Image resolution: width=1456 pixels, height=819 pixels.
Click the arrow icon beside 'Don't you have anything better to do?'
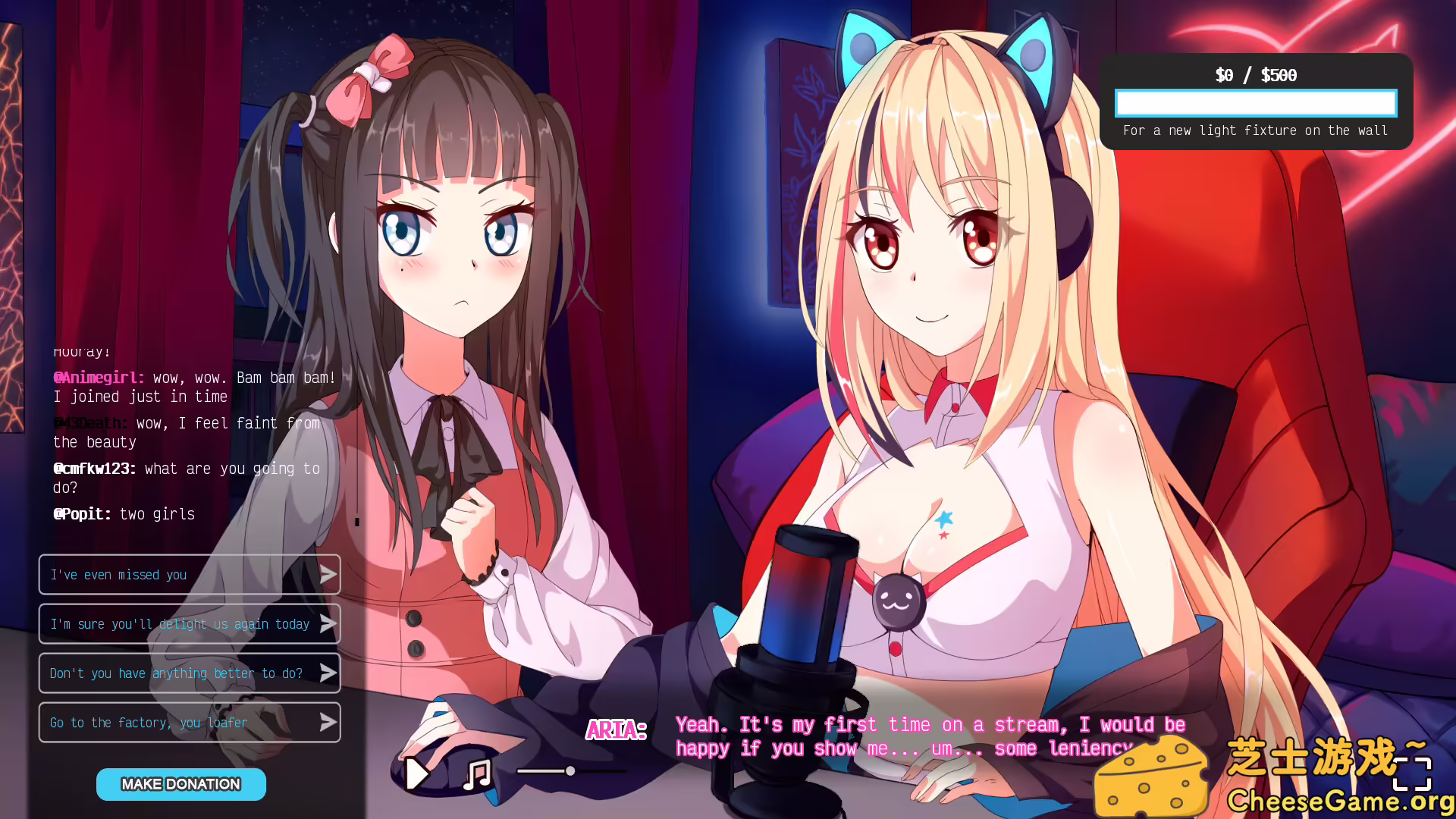coord(328,673)
